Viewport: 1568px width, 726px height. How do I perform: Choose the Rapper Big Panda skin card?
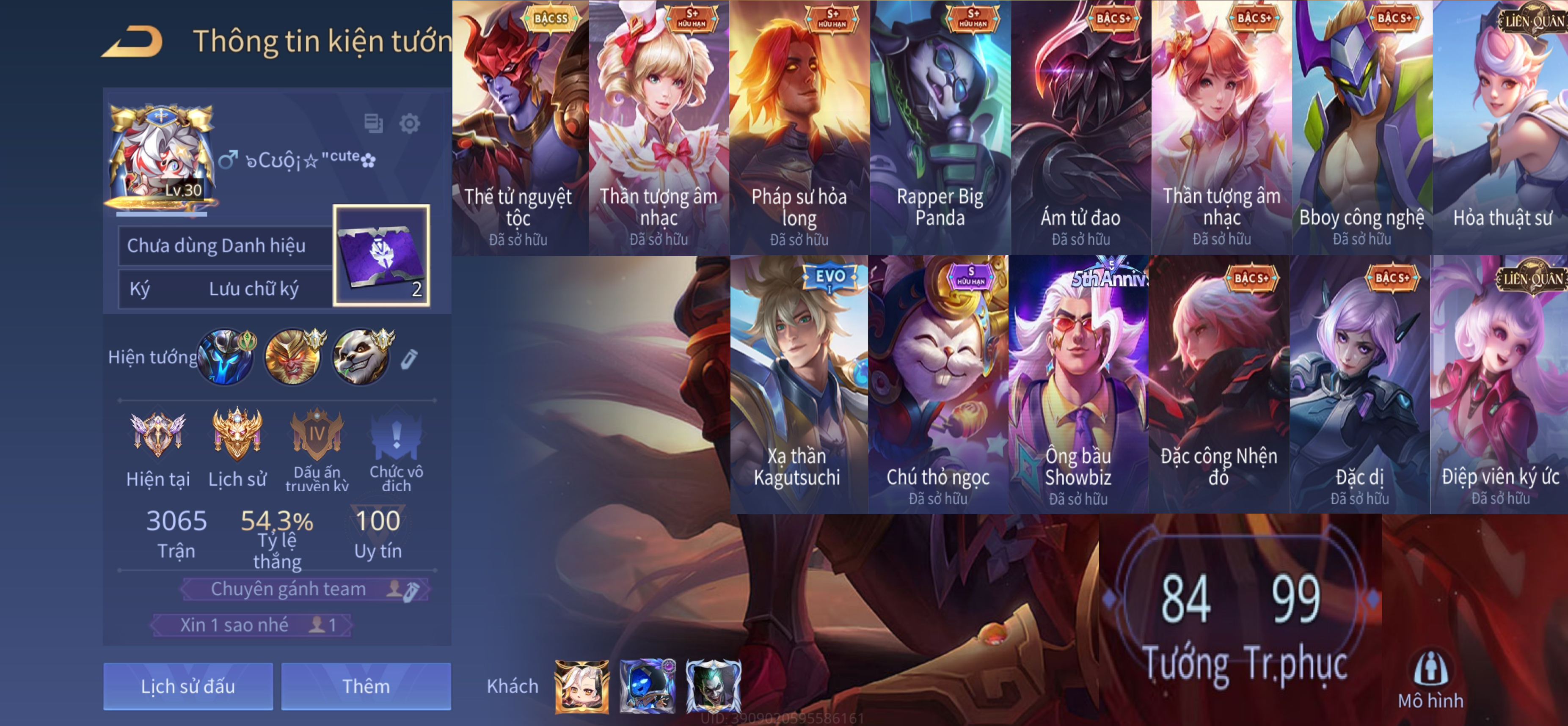(x=940, y=128)
